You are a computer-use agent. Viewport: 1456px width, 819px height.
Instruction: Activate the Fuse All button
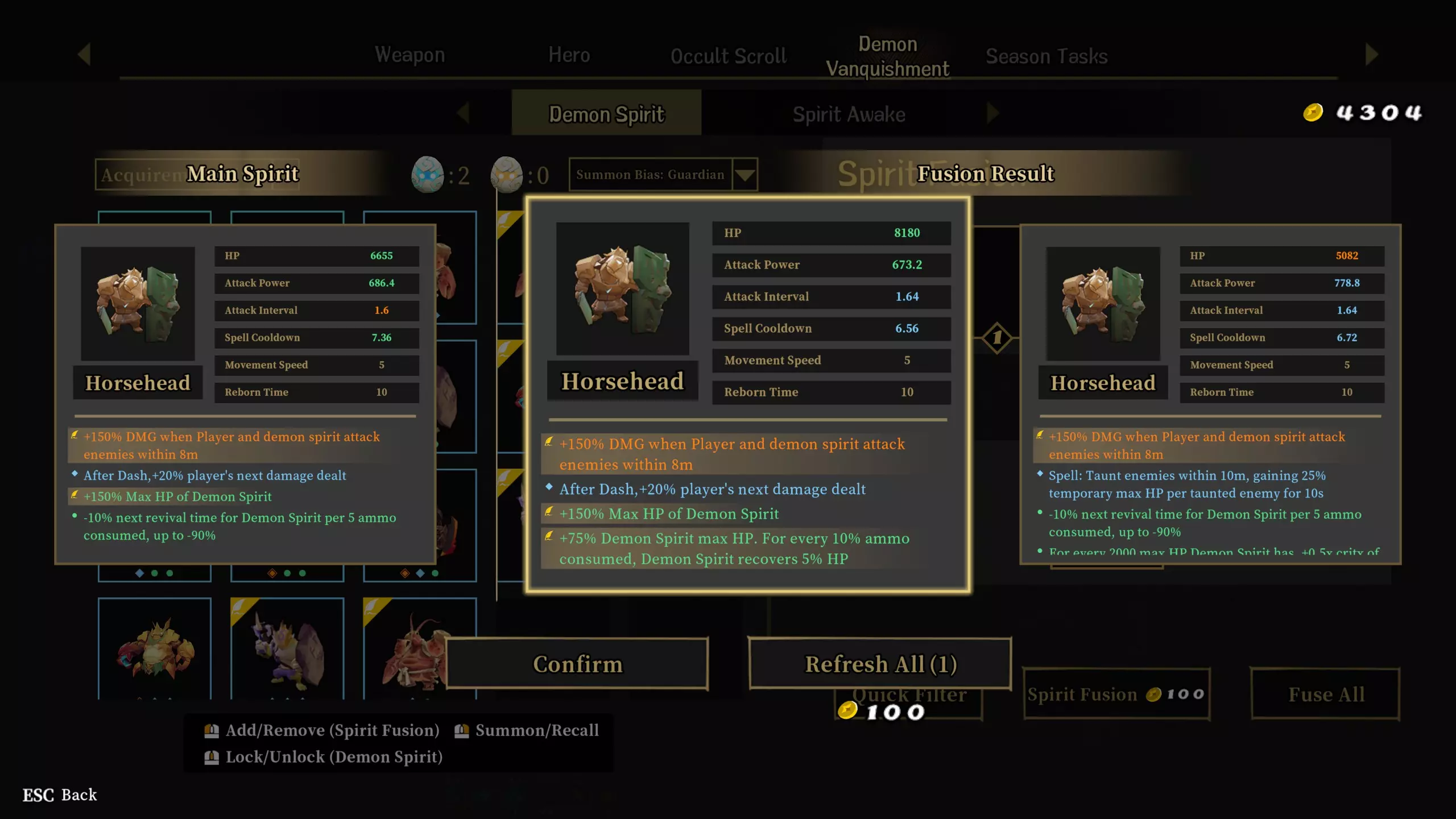[x=1325, y=694]
